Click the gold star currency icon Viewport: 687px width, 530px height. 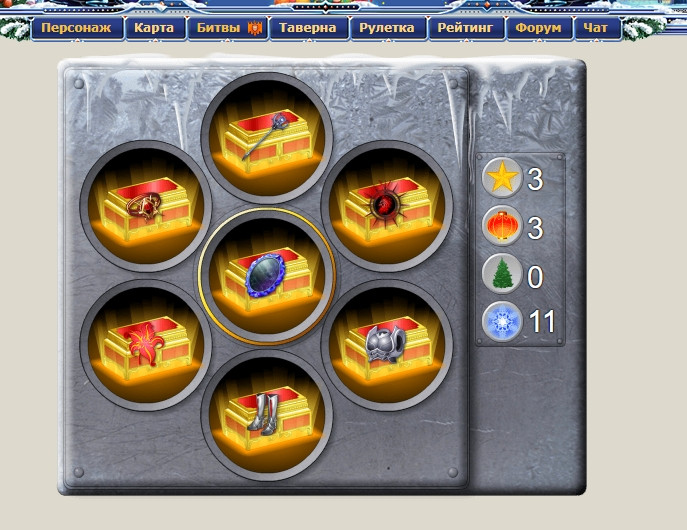(499, 179)
